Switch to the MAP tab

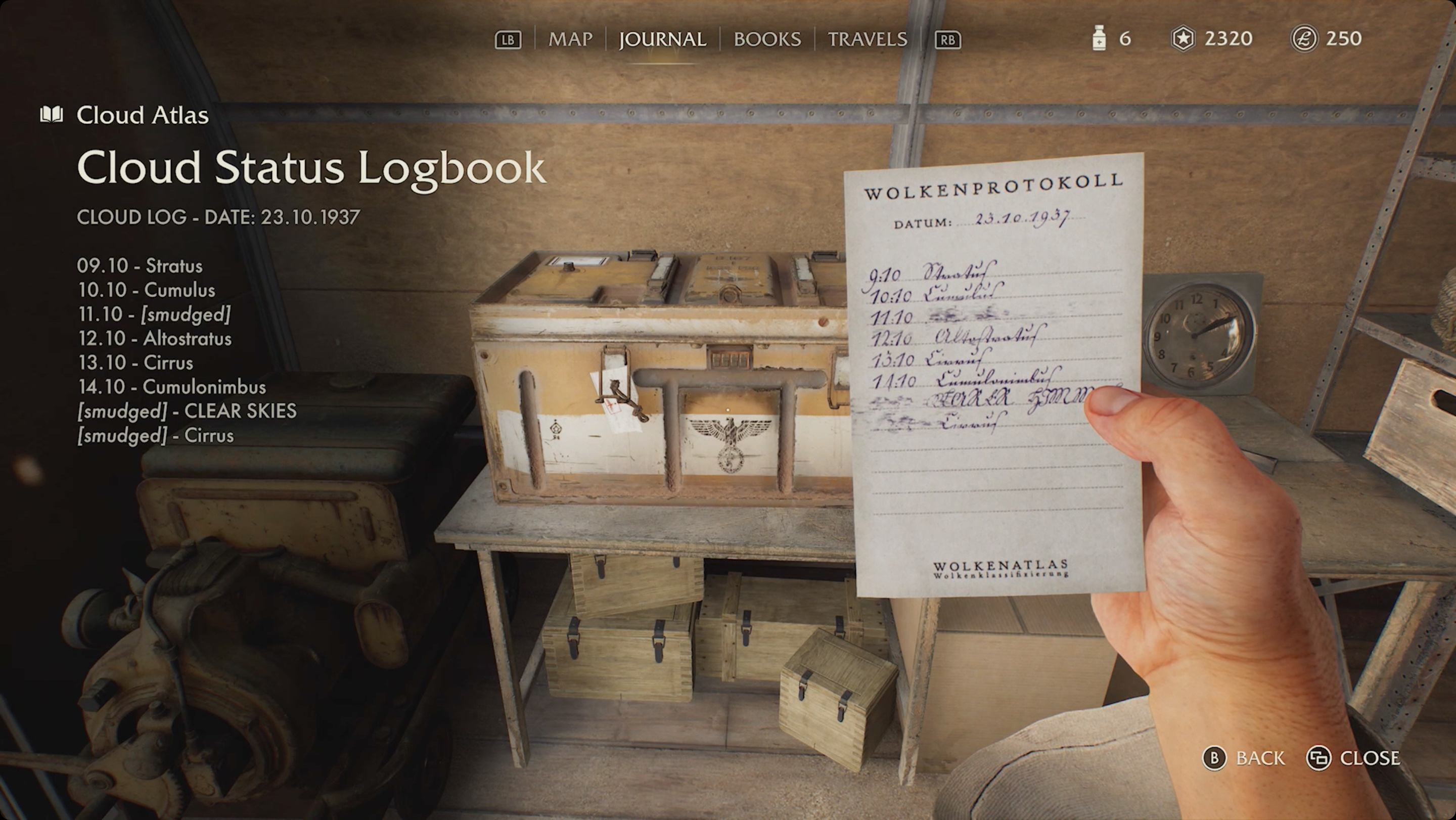point(571,39)
